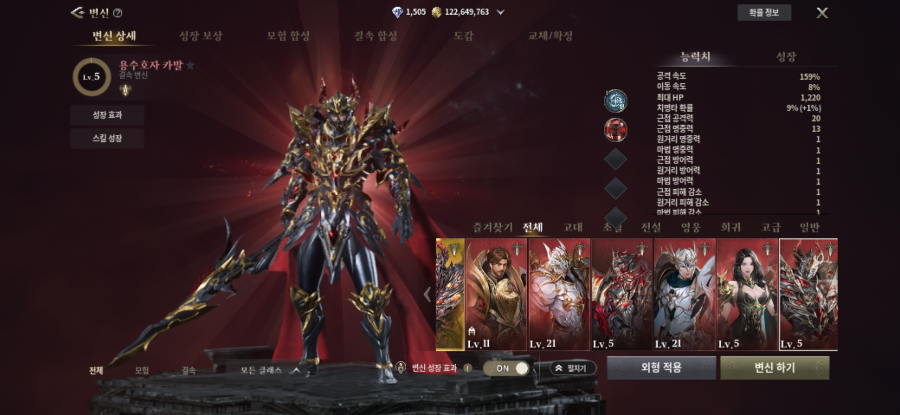Filter transformations by 즐겨찾기 favorites

click(490, 227)
